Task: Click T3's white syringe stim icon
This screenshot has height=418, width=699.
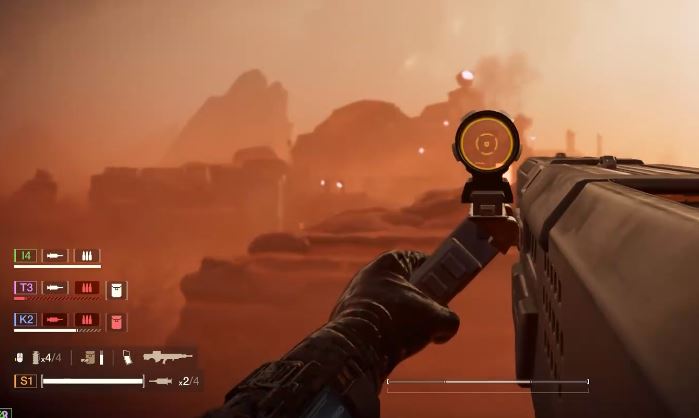Action: 56,287
